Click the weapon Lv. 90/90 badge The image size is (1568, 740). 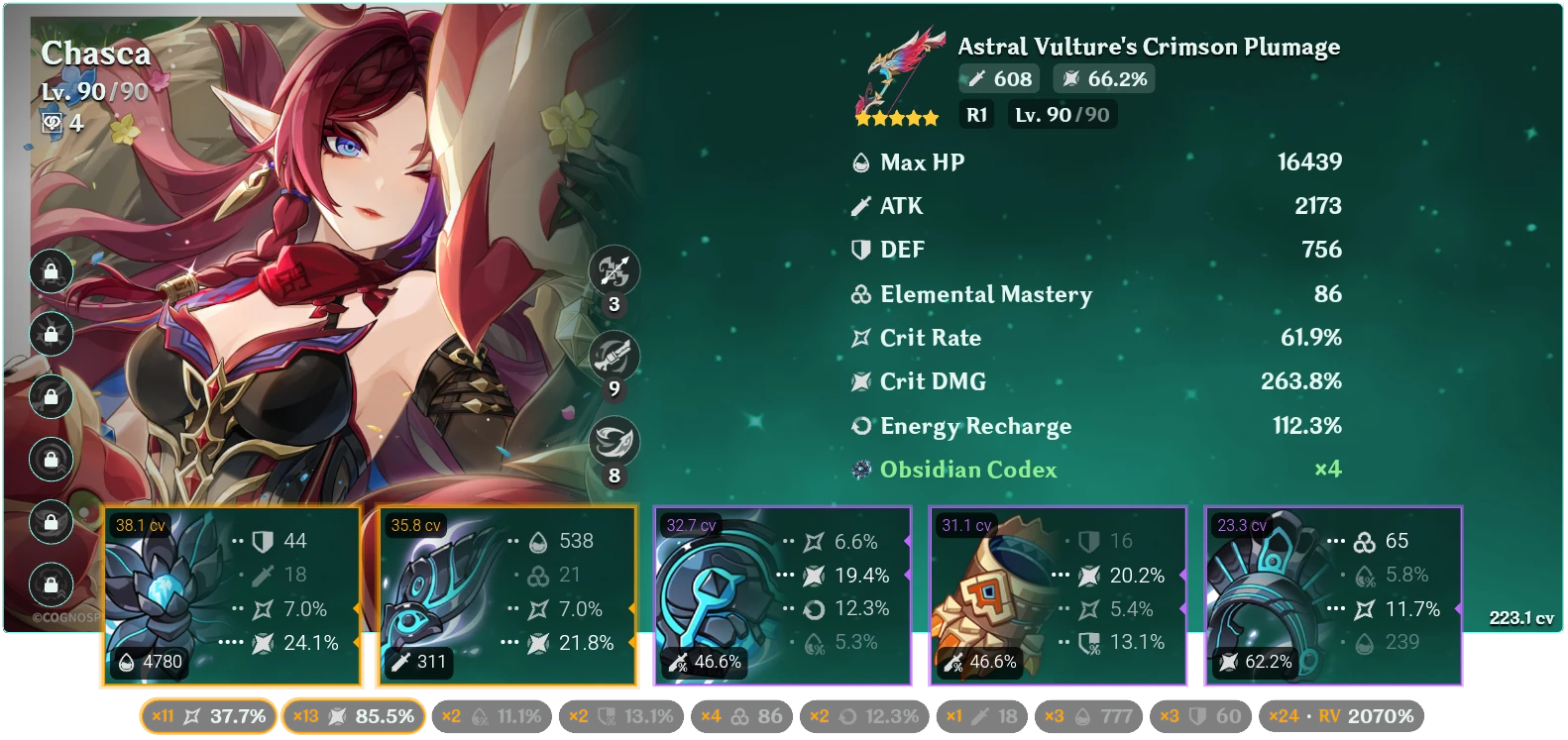click(x=1062, y=114)
